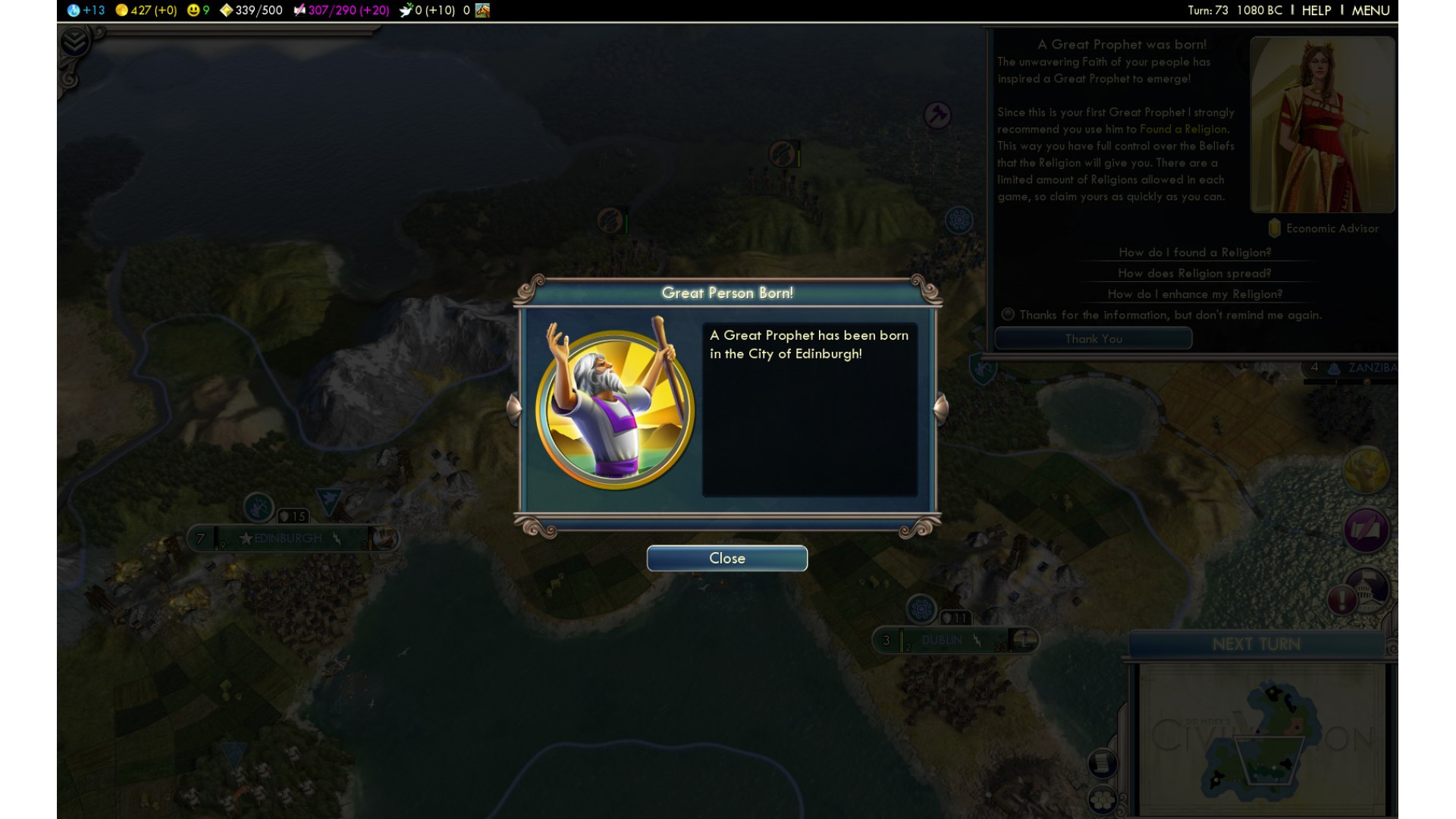Open the HELP menu
1456x819 pixels.
1316,11
